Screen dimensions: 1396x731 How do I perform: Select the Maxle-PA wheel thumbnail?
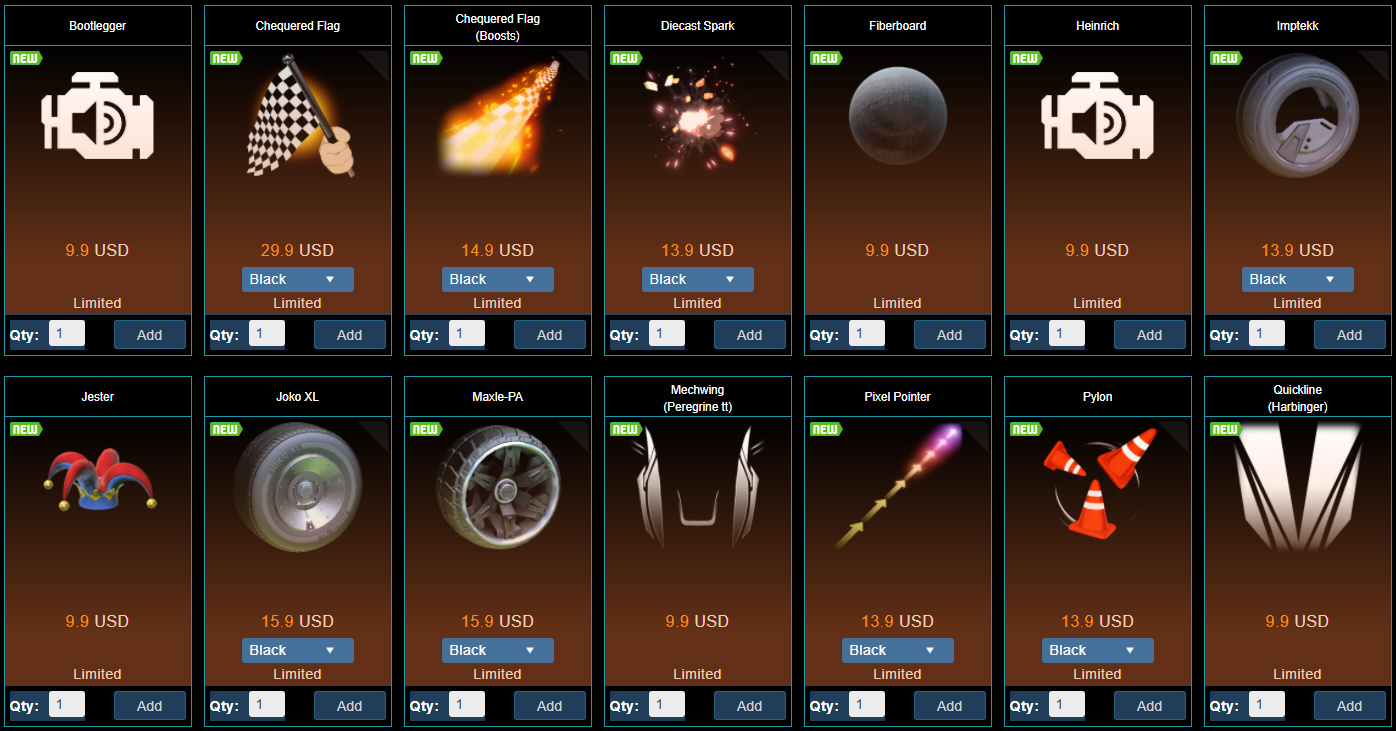(x=497, y=487)
